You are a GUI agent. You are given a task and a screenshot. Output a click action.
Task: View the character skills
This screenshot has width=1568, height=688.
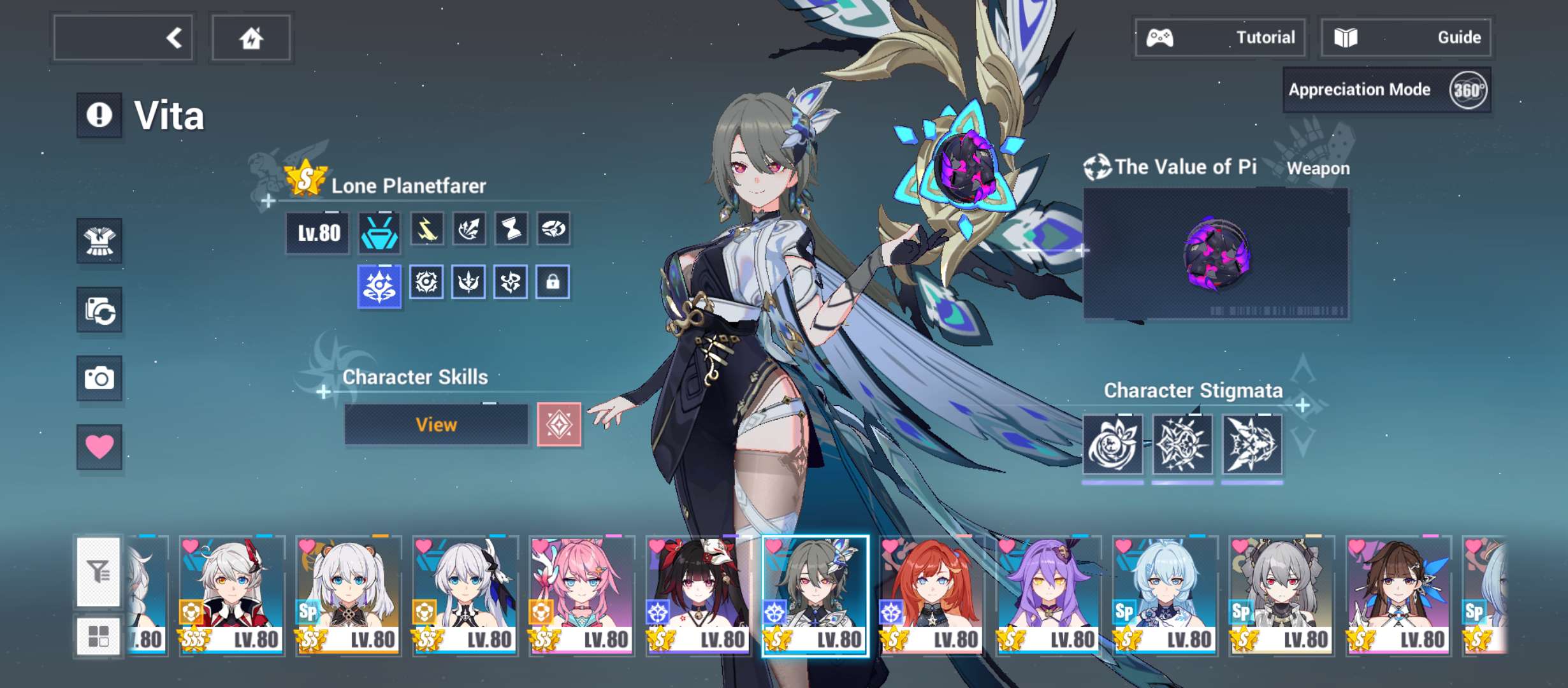436,425
